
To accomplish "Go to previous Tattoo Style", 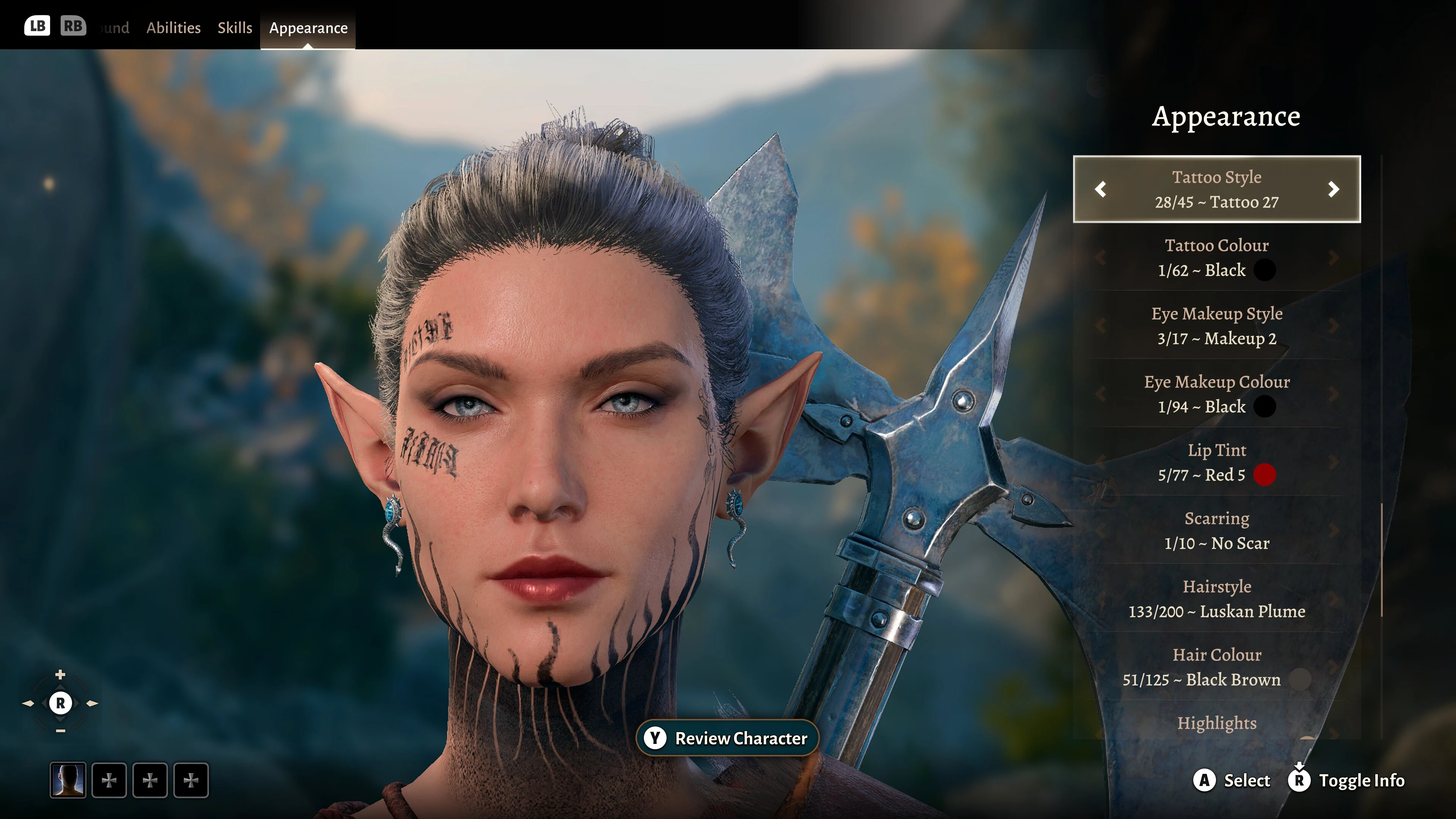I will click(x=1100, y=189).
